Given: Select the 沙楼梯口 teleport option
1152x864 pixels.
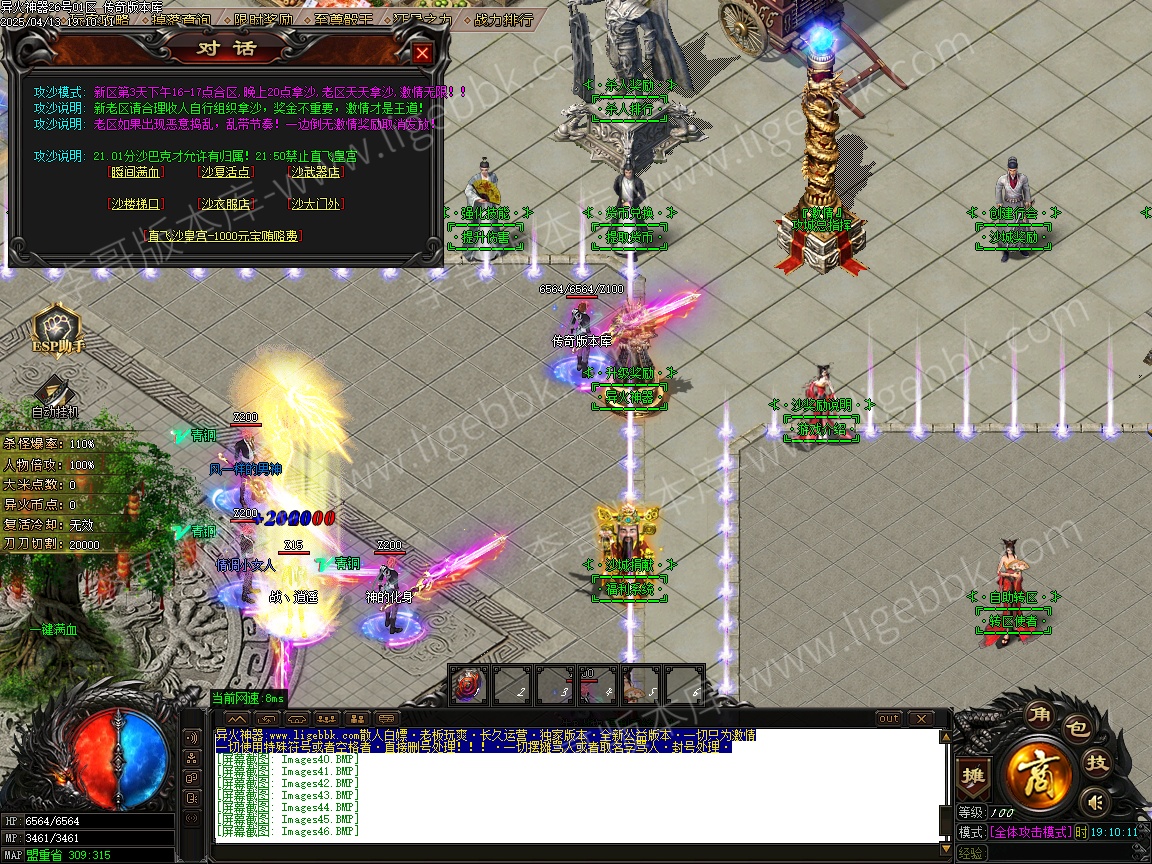Looking at the screenshot, I should 135,204.
